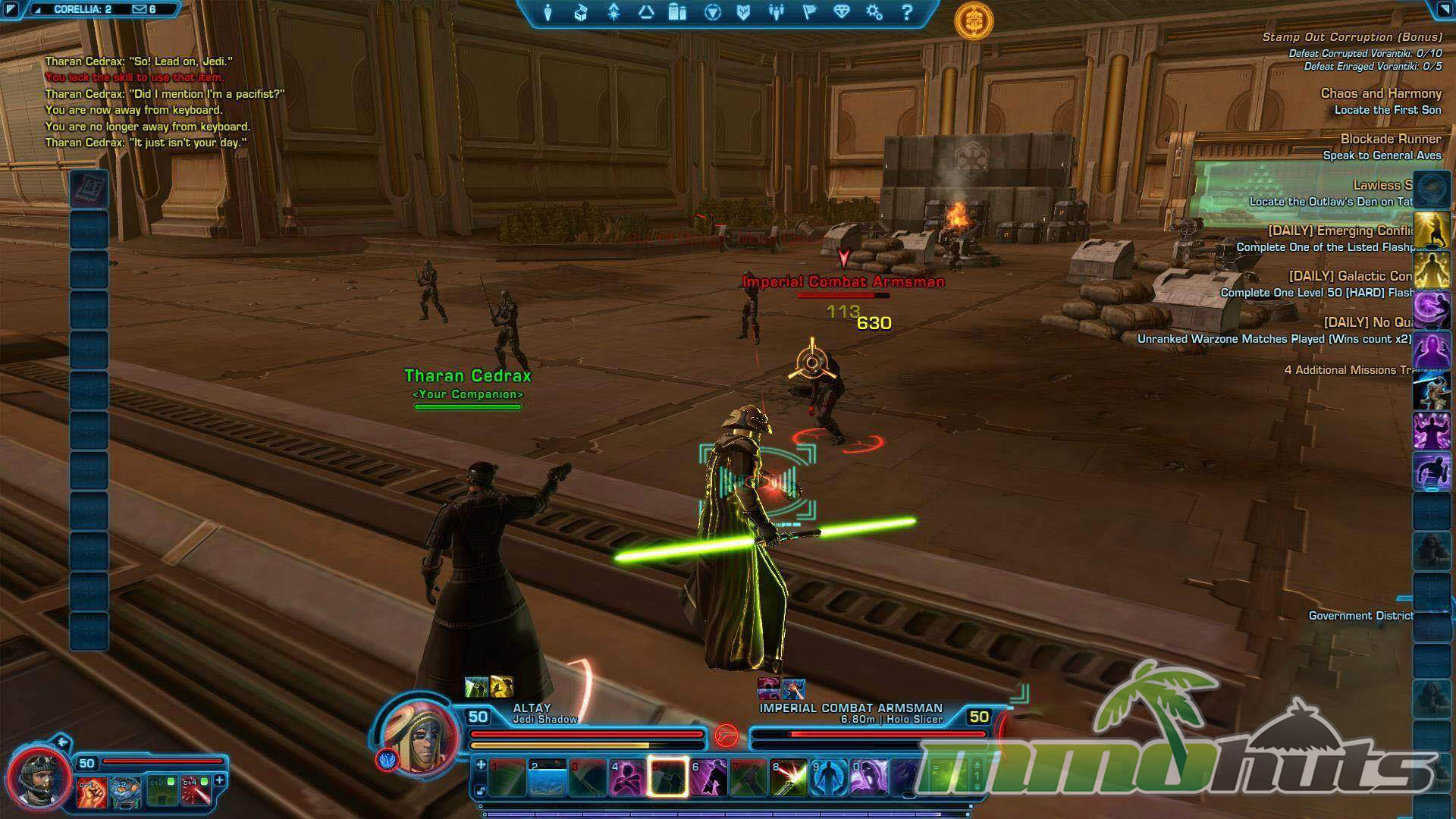
Task: Expand the companion ability bar with plus button
Action: click(220, 780)
